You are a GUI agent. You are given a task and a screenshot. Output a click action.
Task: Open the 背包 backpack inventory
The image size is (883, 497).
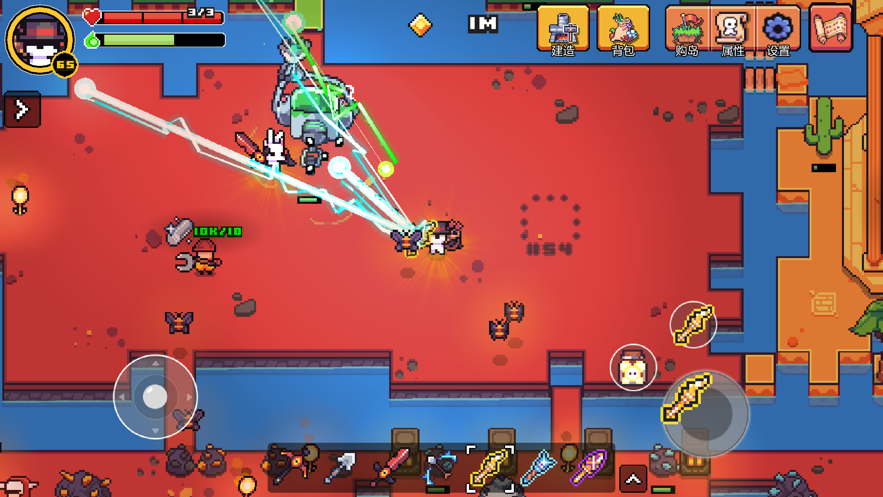[623, 29]
